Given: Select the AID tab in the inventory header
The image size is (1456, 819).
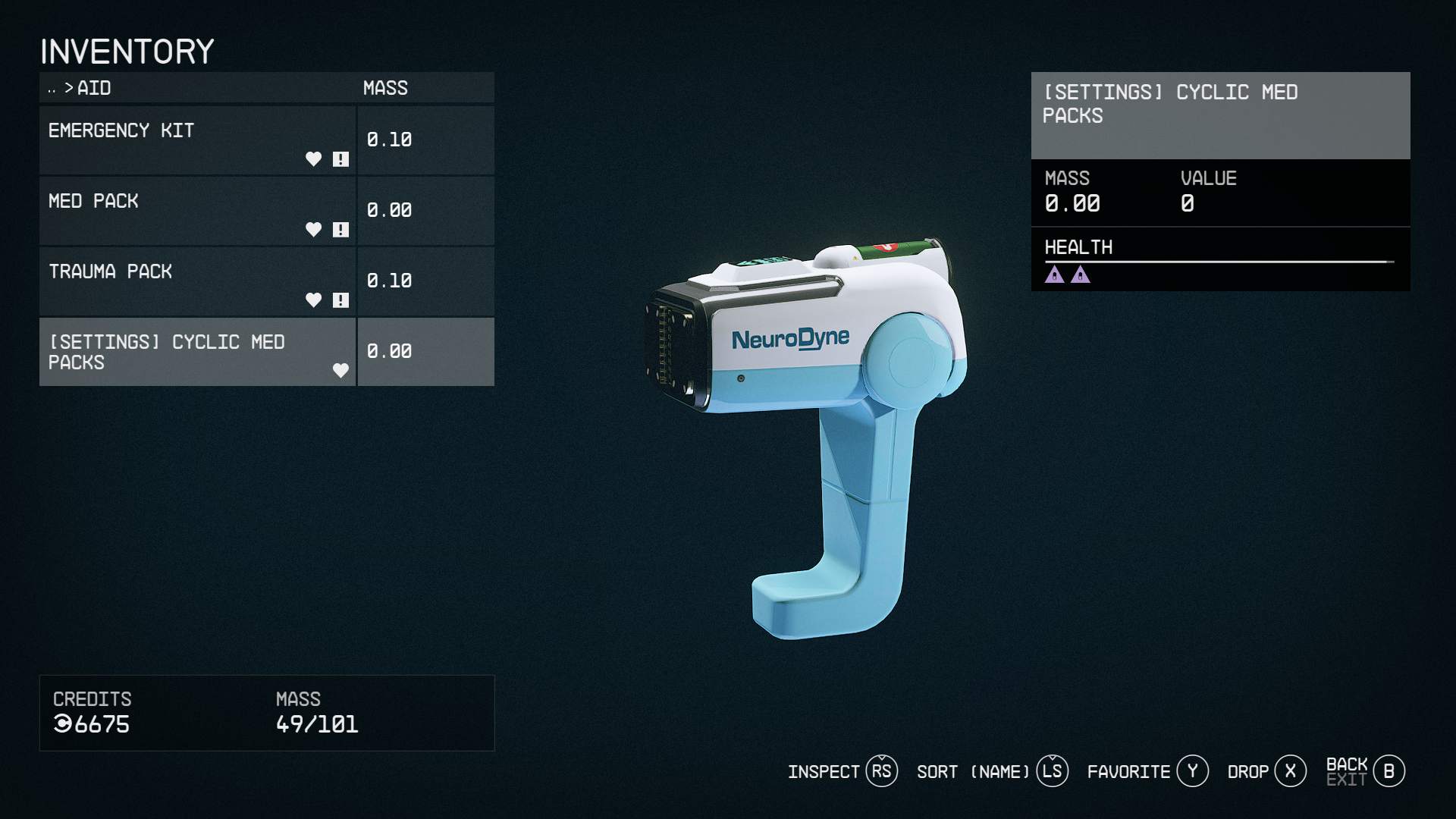Looking at the screenshot, I should point(93,89).
